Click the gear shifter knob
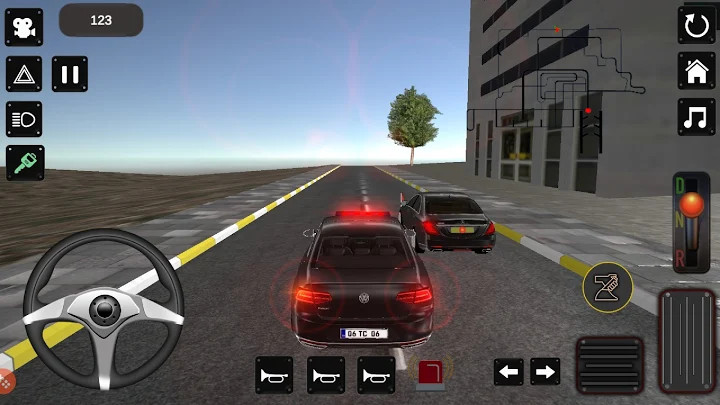Screen dimensions: 720x405 pos(691,206)
